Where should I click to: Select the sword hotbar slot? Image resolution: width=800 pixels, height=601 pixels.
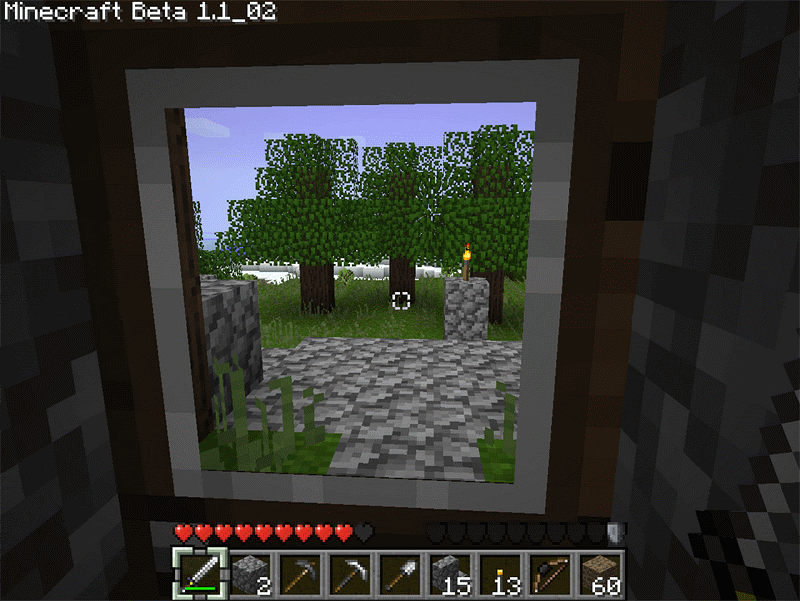coord(200,572)
